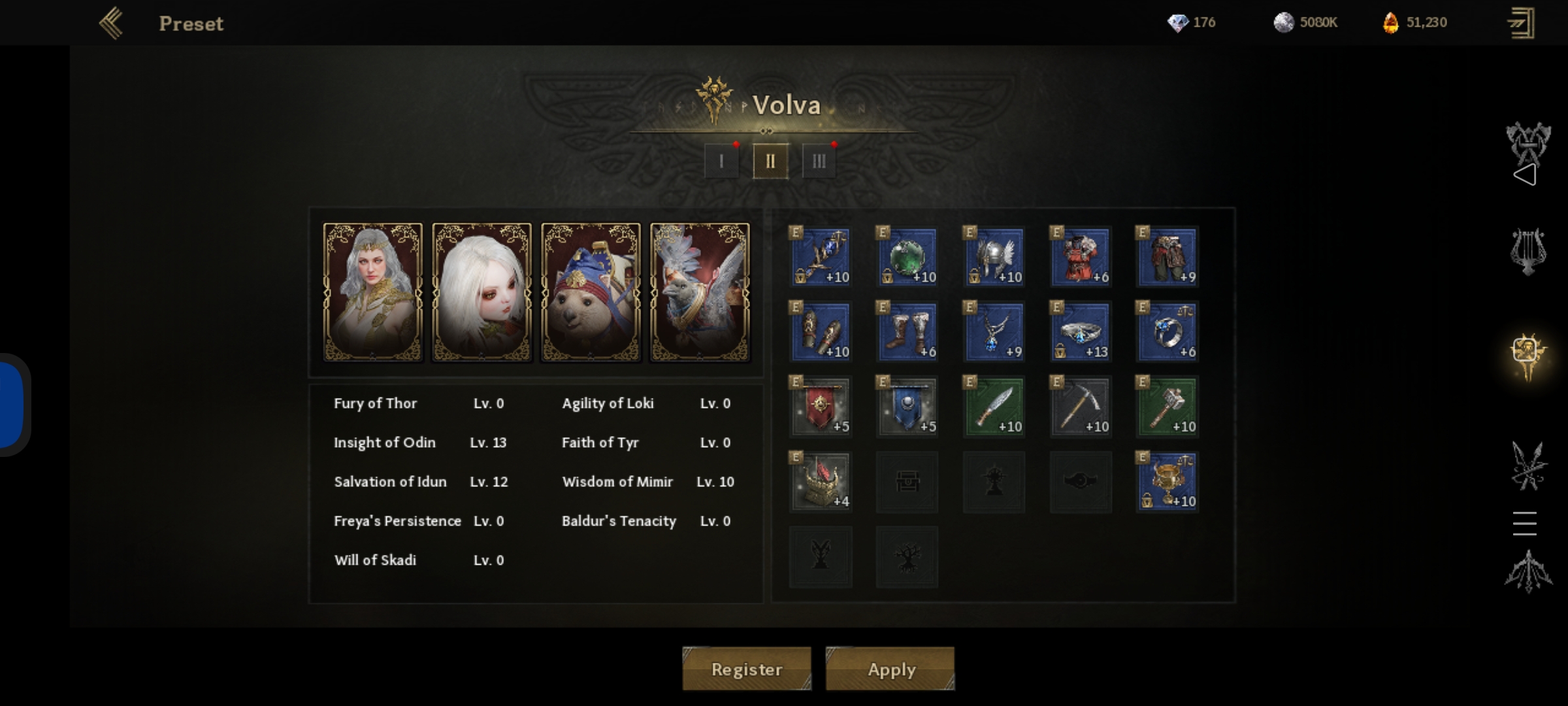Open the red chest armor slot
Image resolution: width=1568 pixels, height=706 pixels.
(1081, 257)
